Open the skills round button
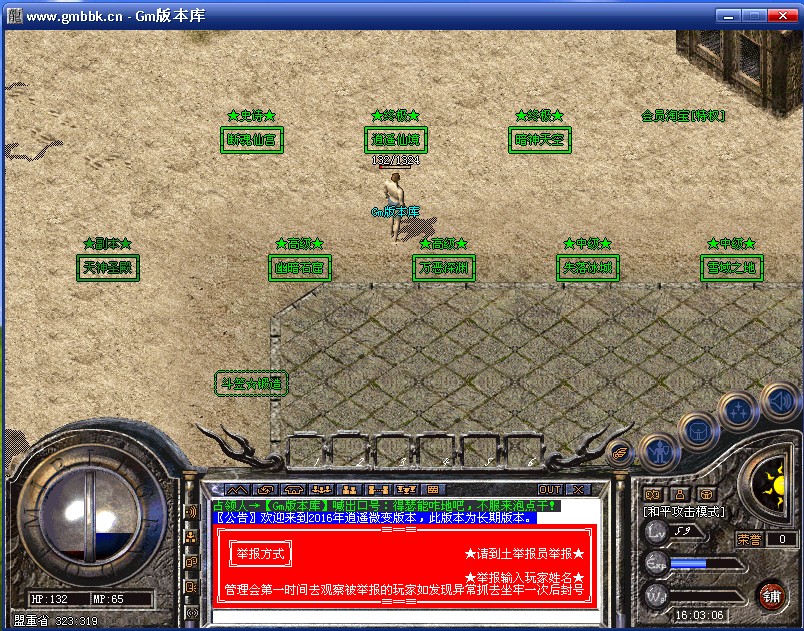Image resolution: width=804 pixels, height=631 pixels. point(739,410)
